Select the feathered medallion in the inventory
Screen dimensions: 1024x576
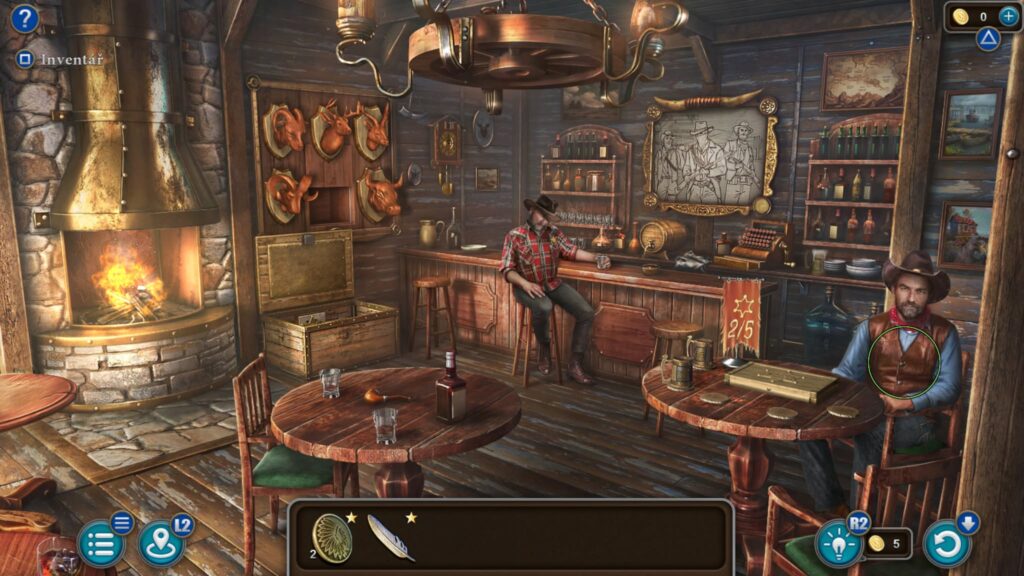coord(332,538)
